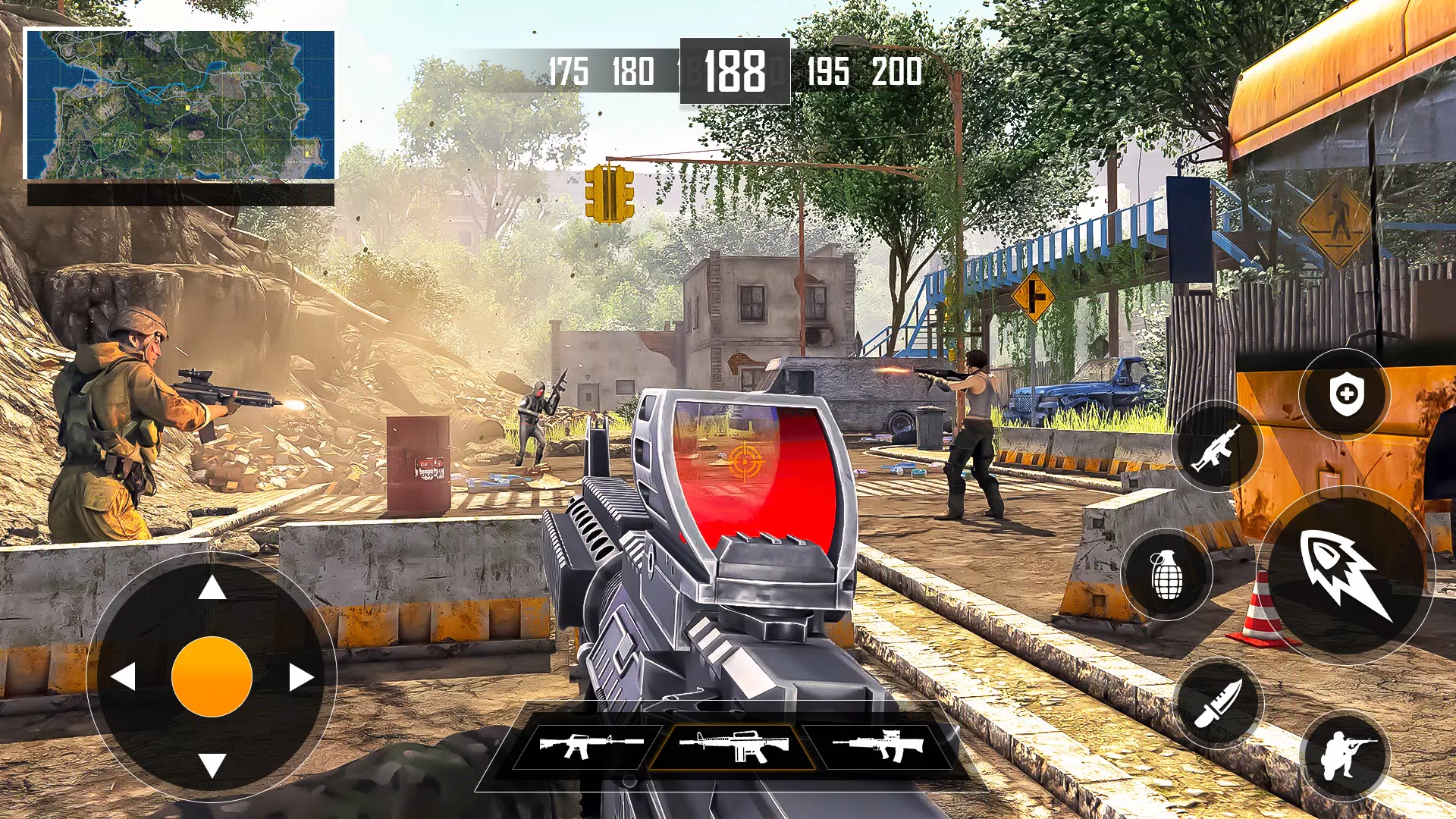Use the knife melee button

point(1218,704)
